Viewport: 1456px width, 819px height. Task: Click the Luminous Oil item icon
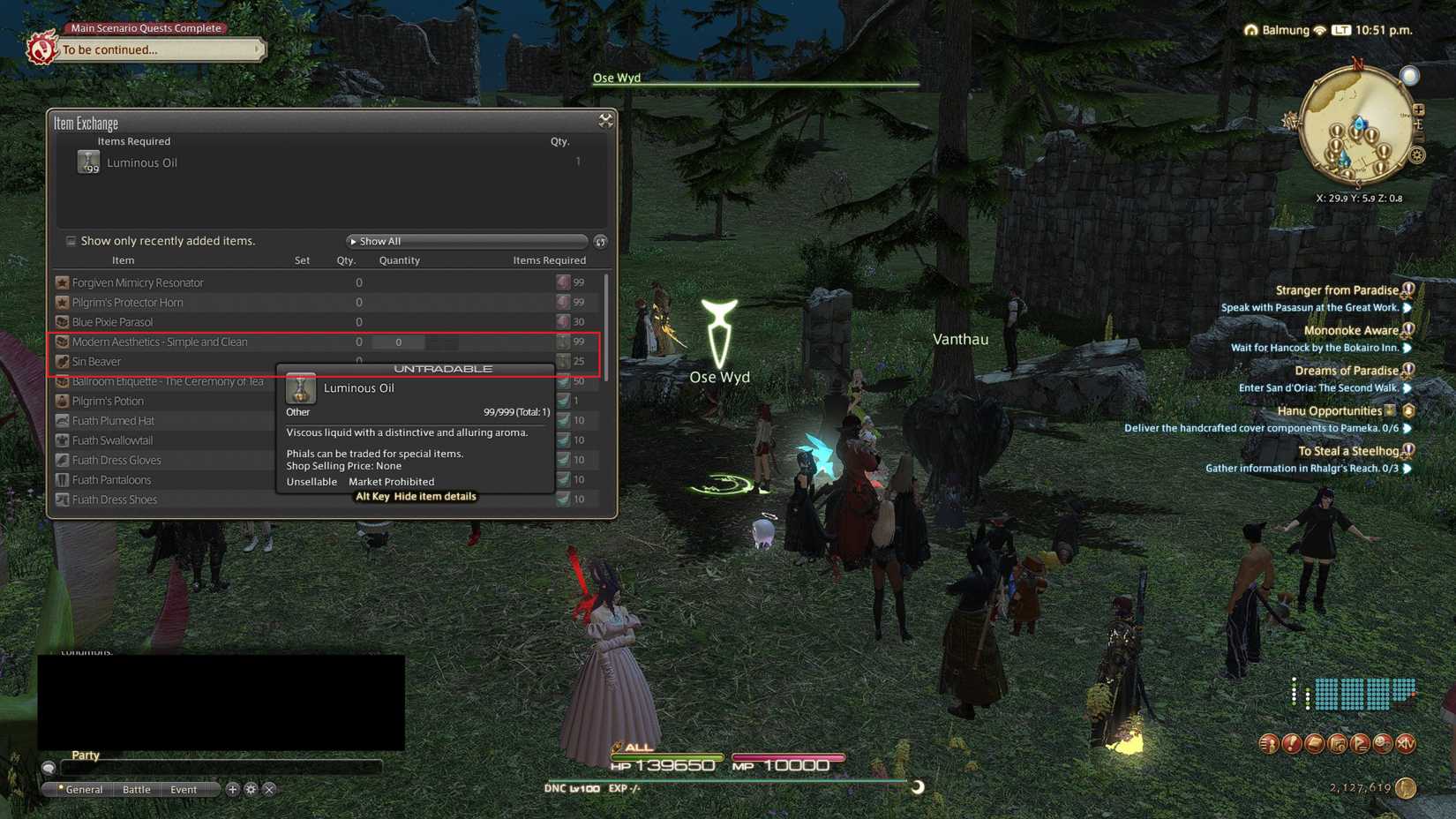pos(88,162)
